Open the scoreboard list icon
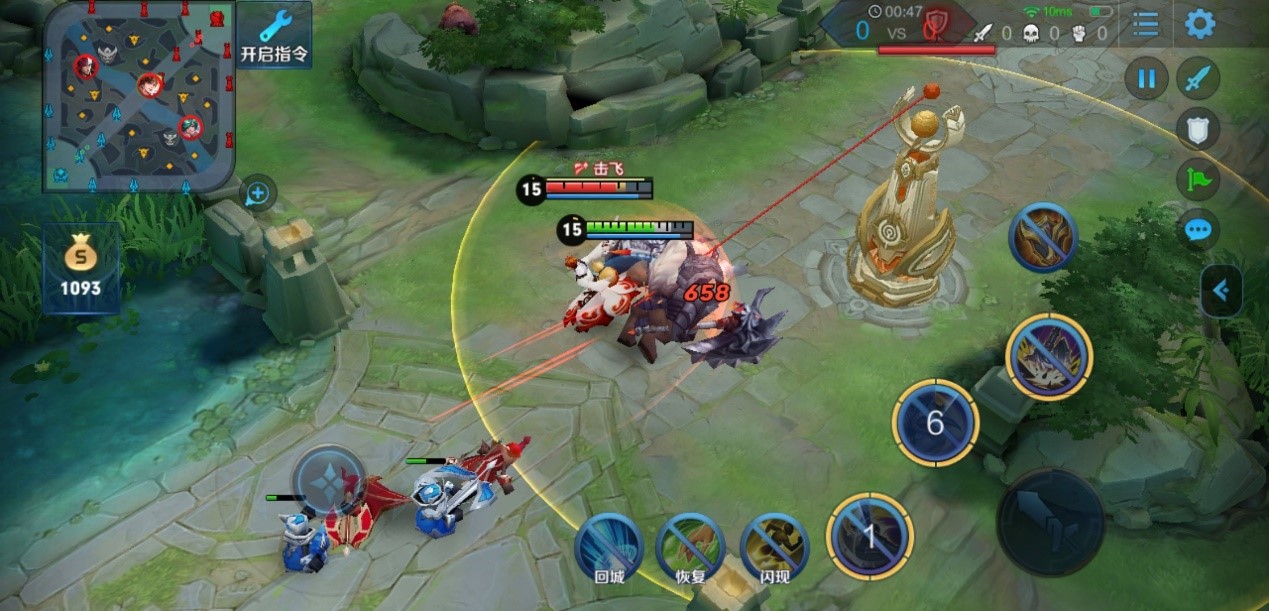The height and width of the screenshot is (611, 1269). tap(1146, 24)
